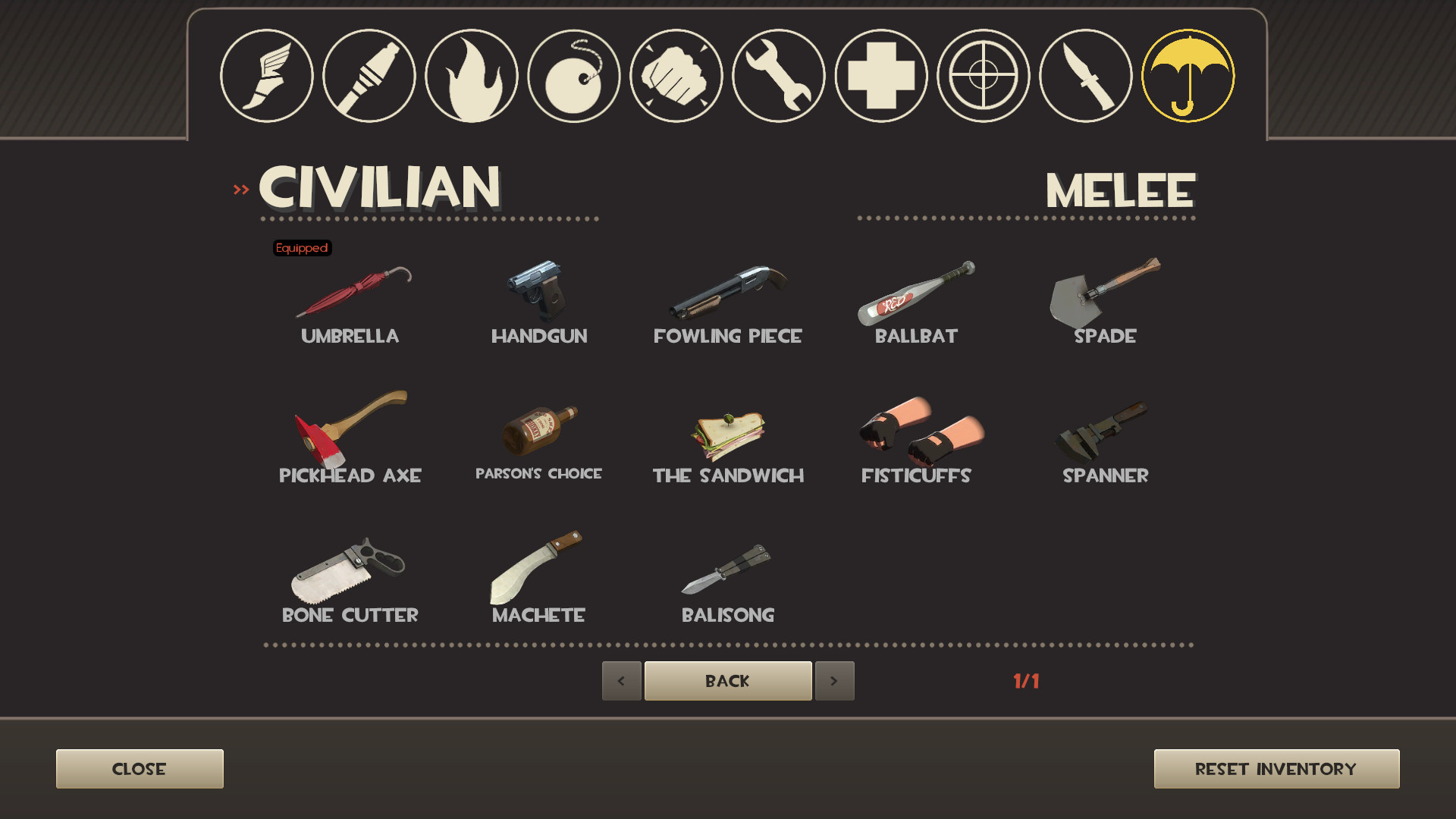The image size is (1456, 819).
Task: Select the Demoman bomb class icon
Action: pyautogui.click(x=574, y=75)
